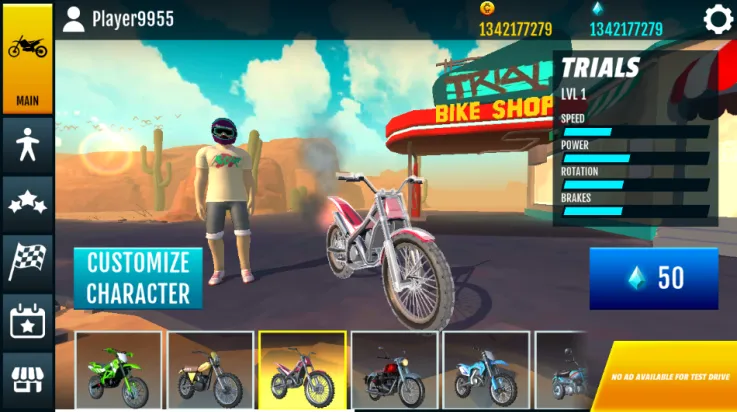The width and height of the screenshot is (737, 412).
Task: Select the light blue dirt bike thumbnail
Action: [486, 370]
